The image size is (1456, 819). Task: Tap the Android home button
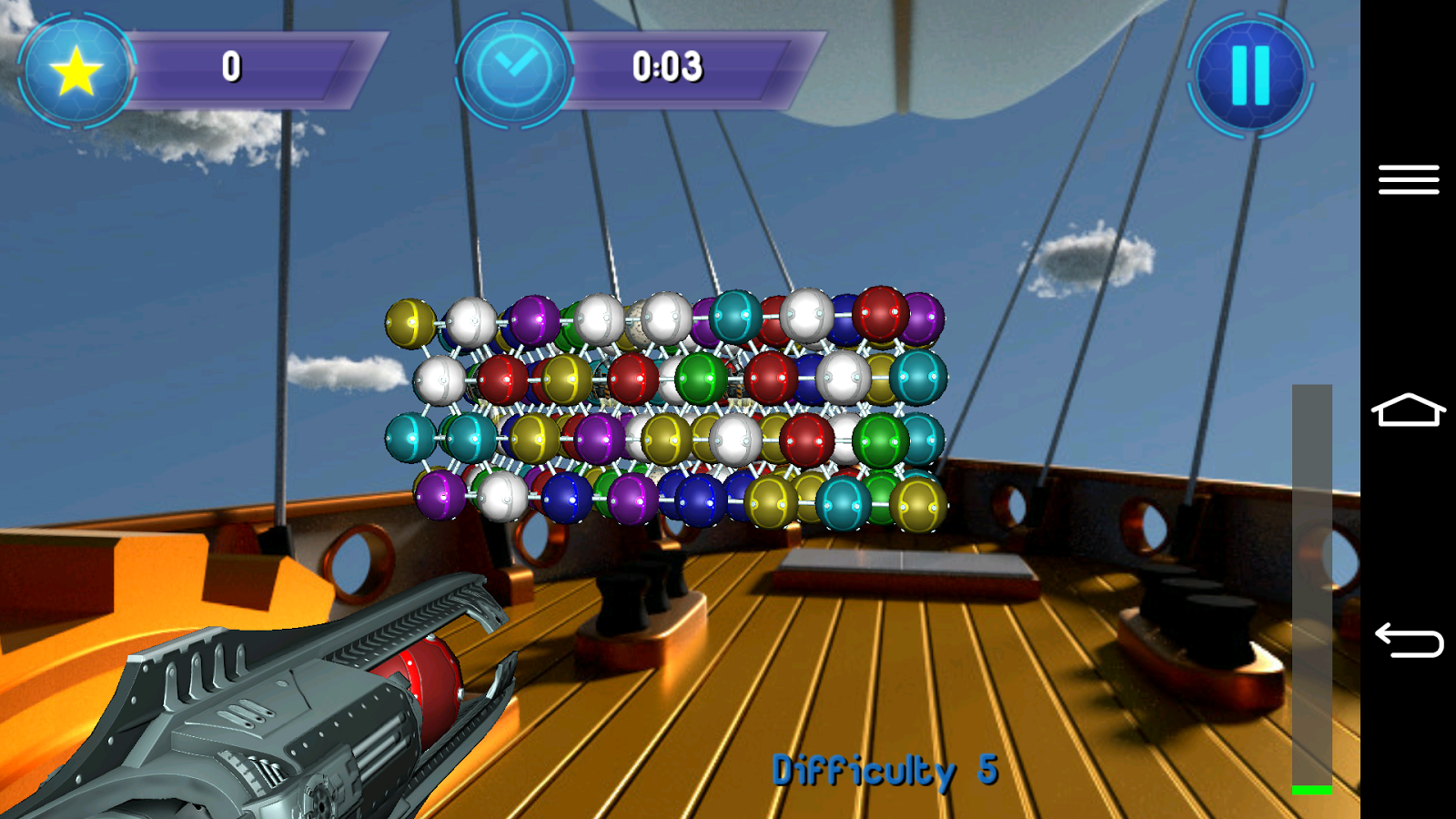point(1408,410)
